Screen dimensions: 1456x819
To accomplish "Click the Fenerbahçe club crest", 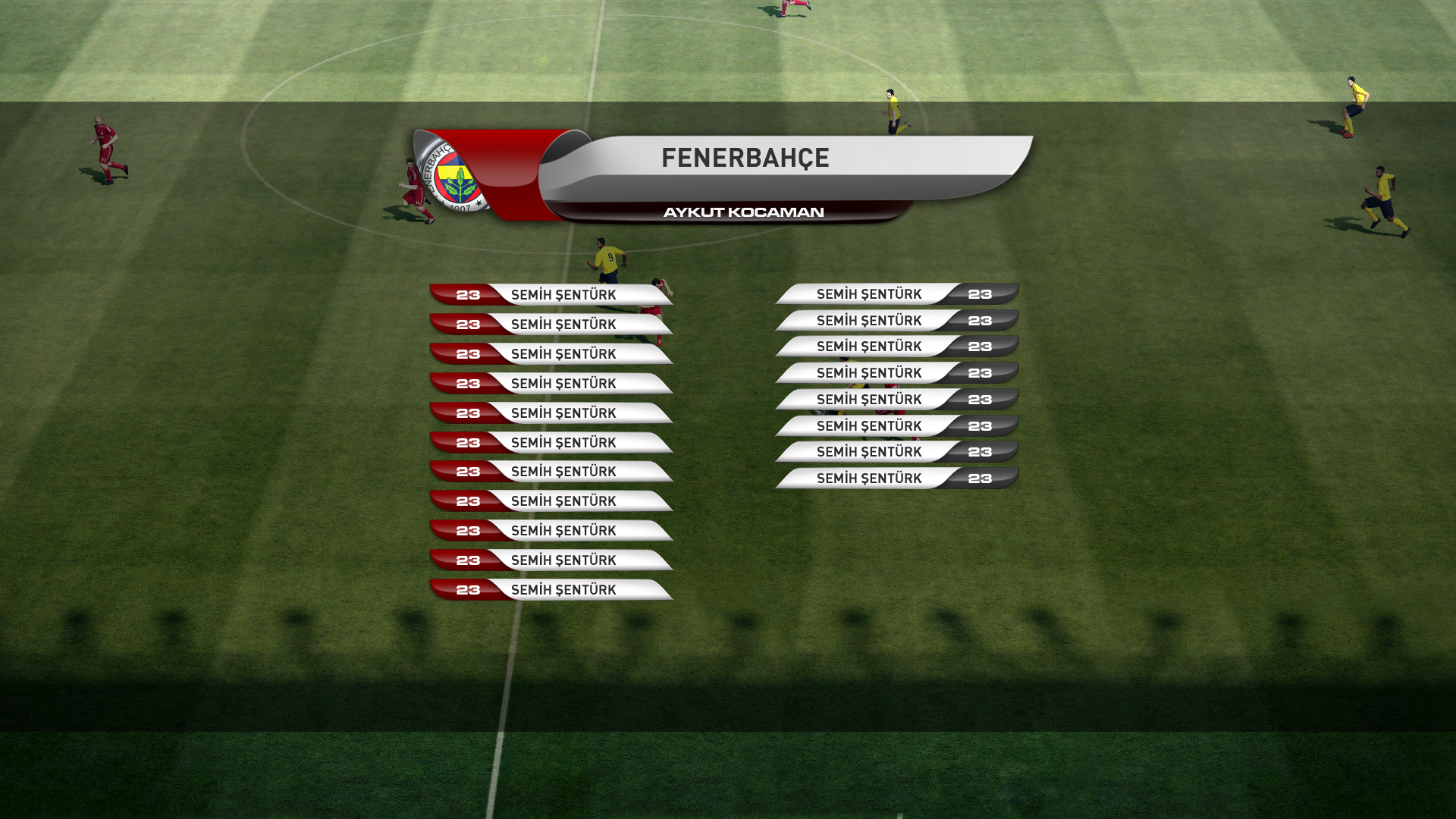I will [455, 177].
